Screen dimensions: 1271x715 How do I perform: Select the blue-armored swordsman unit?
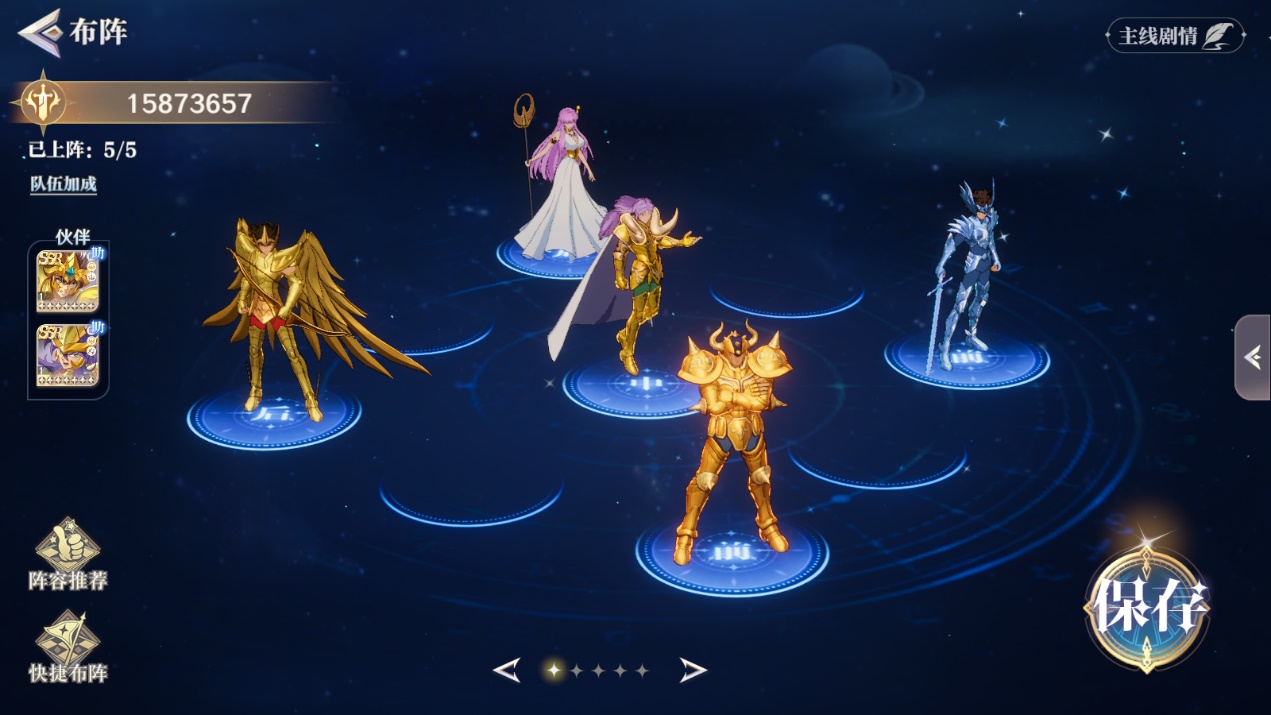tap(965, 275)
